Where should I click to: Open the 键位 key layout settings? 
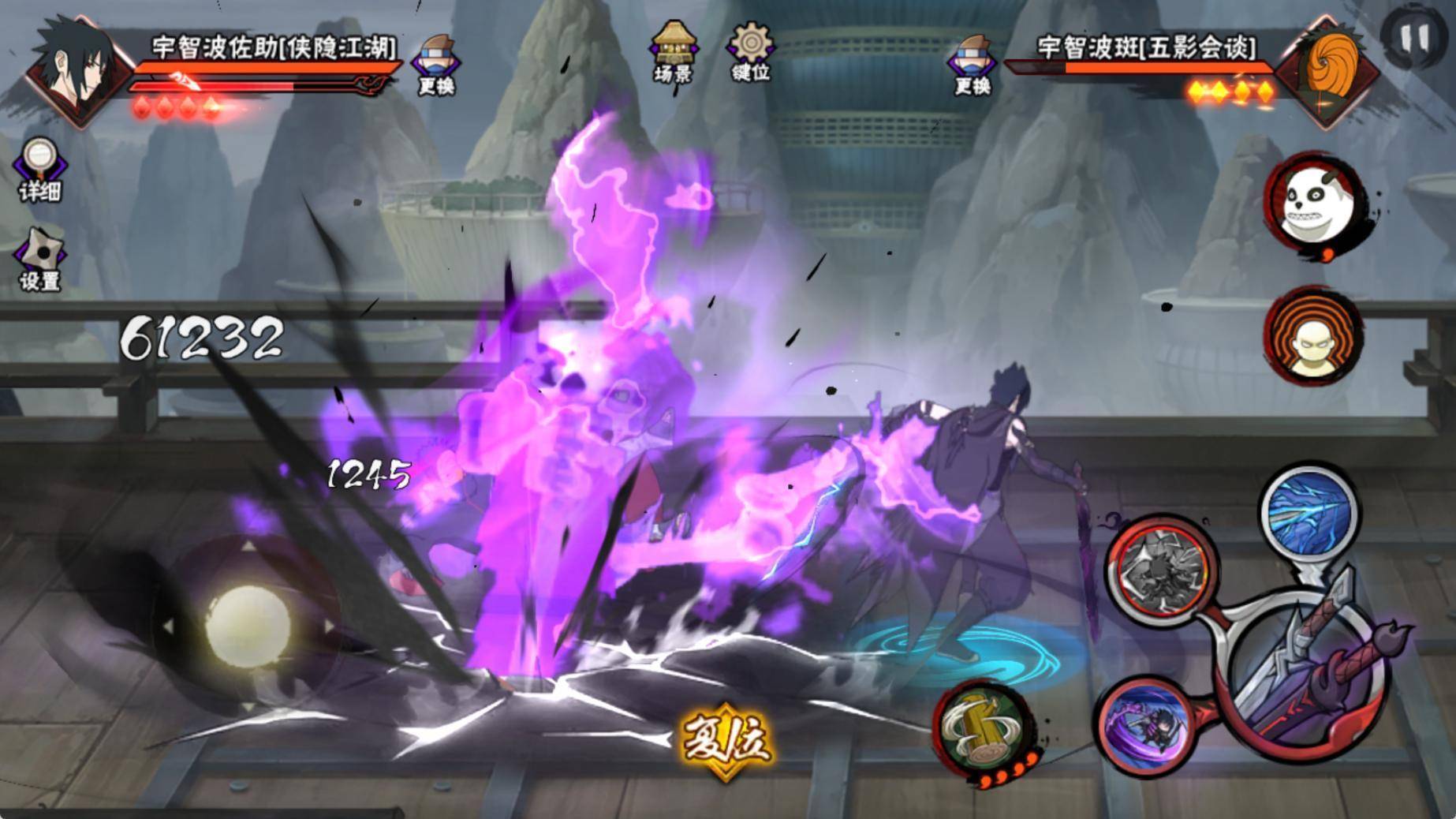pos(750,52)
